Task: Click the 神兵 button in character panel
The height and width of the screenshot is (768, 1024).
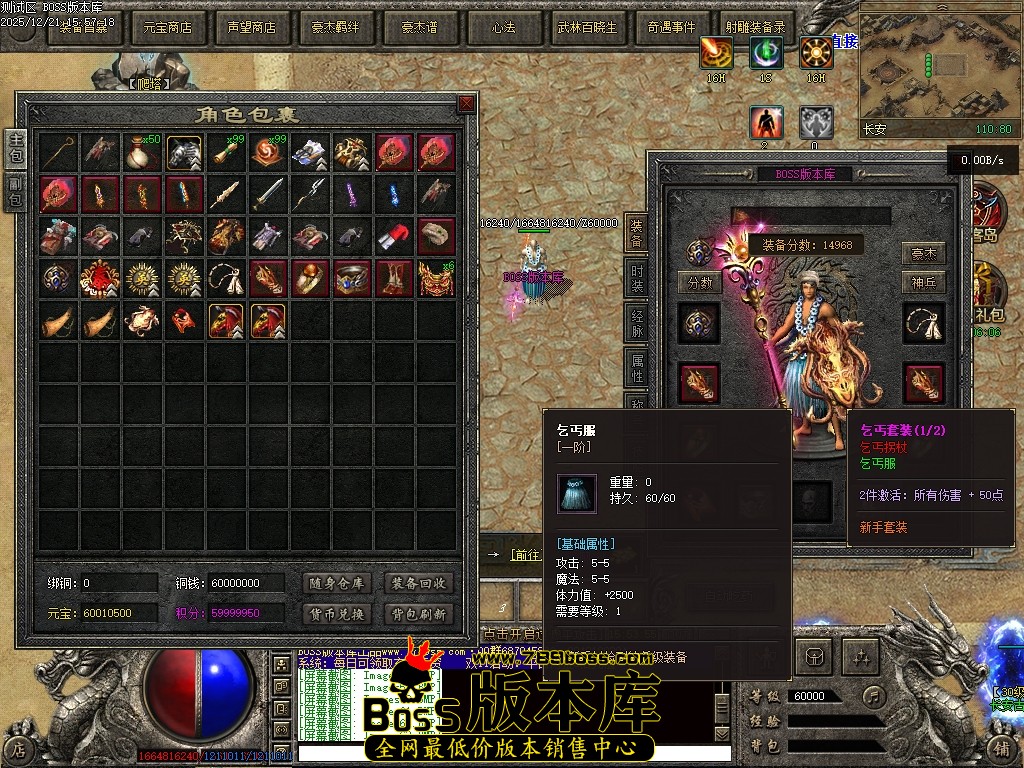Action: pos(923,283)
